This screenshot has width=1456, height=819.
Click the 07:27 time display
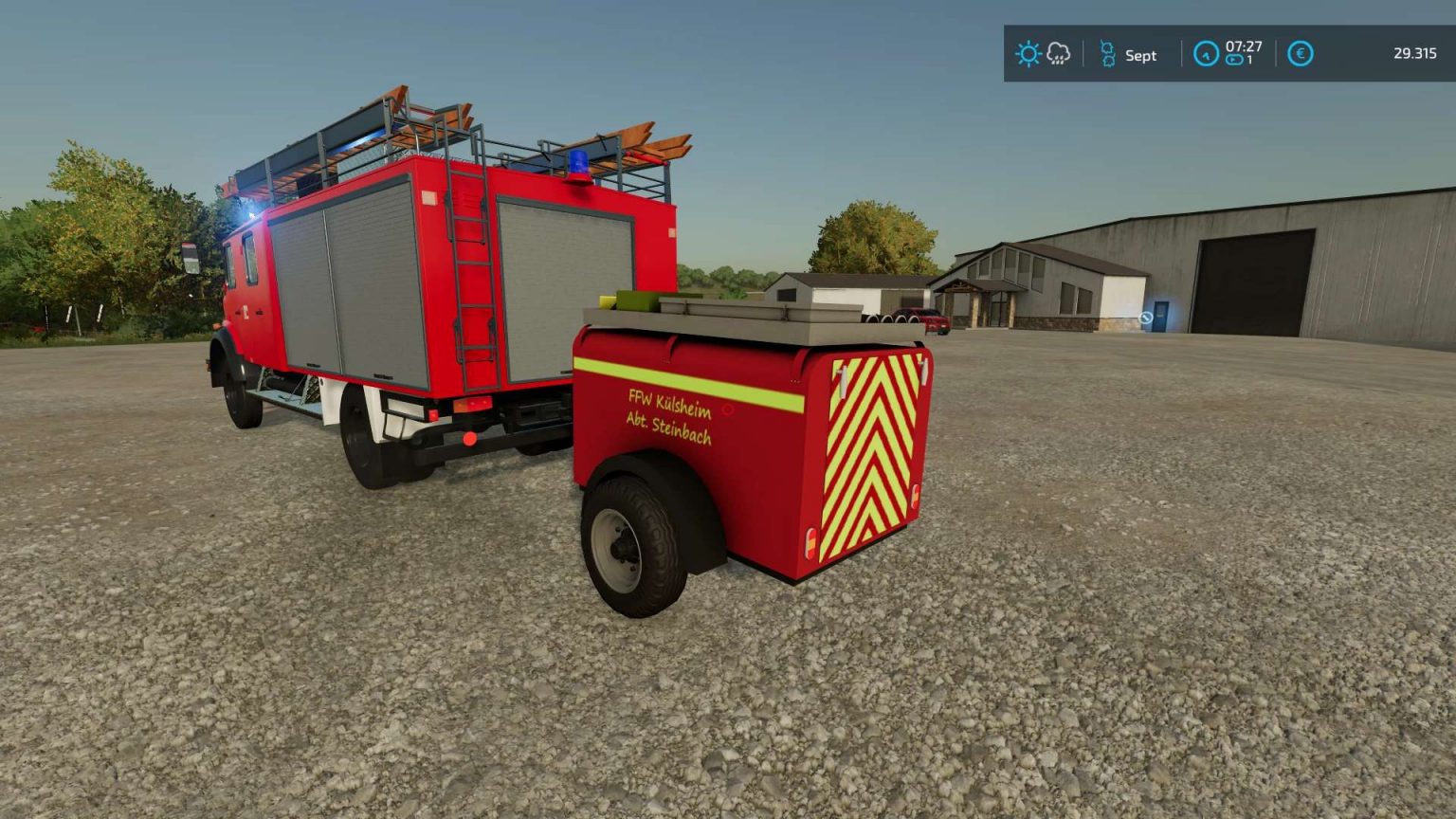1245,47
